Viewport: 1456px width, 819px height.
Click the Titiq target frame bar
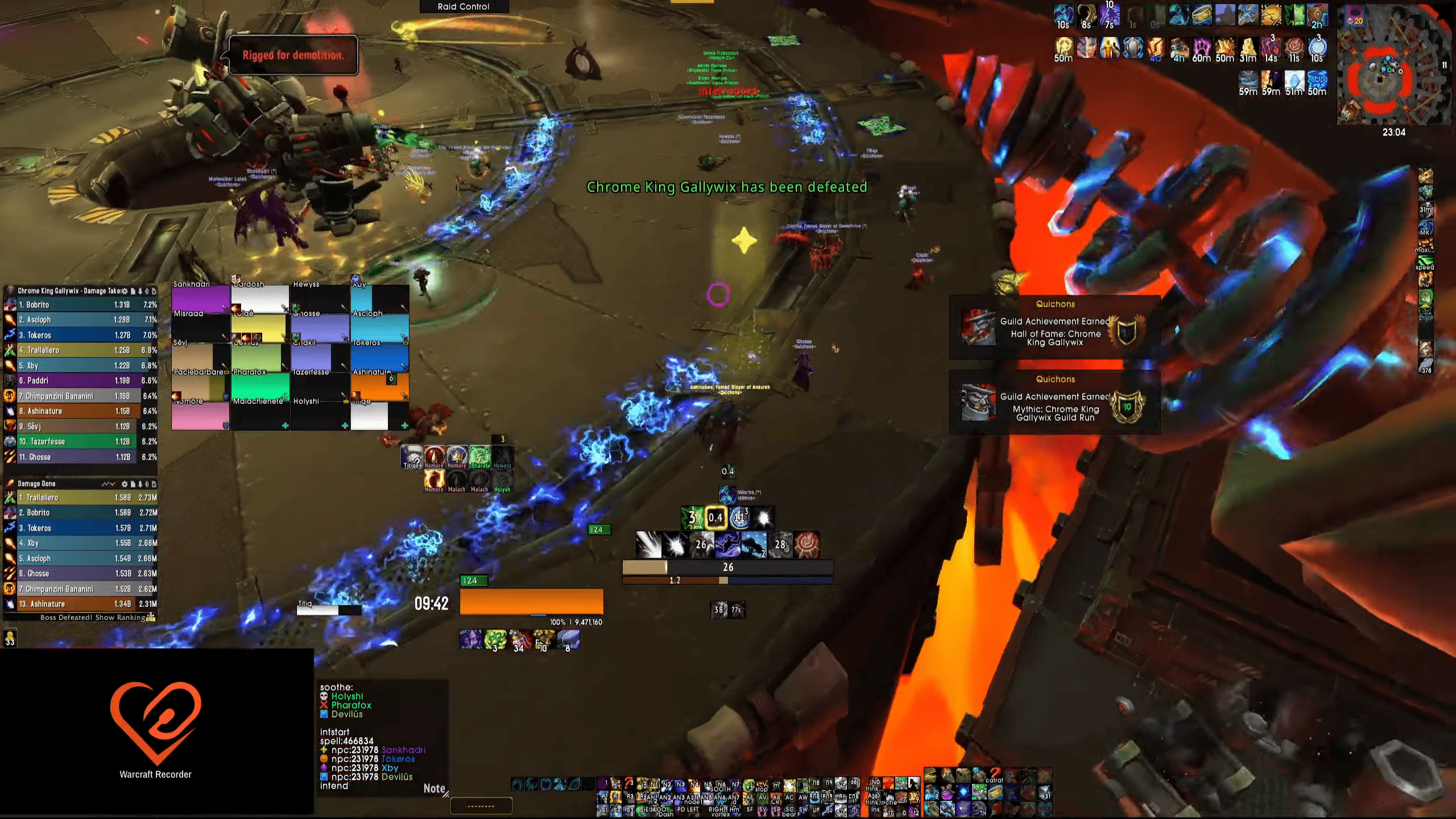point(329,610)
